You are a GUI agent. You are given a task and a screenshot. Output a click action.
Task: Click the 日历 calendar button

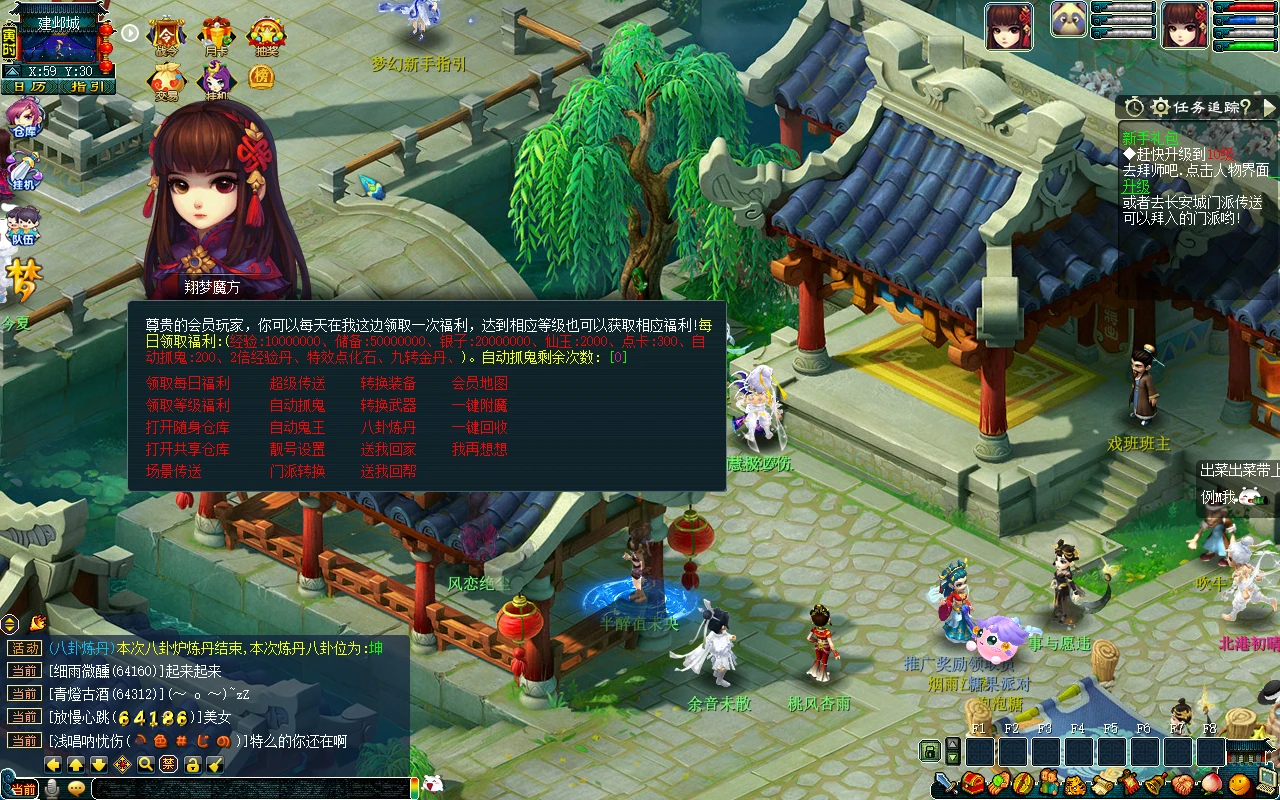click(x=29, y=87)
